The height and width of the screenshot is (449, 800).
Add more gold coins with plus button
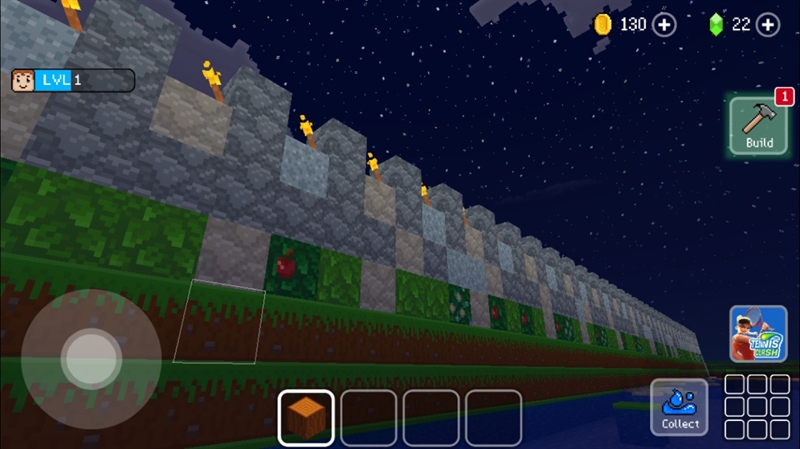[665, 25]
